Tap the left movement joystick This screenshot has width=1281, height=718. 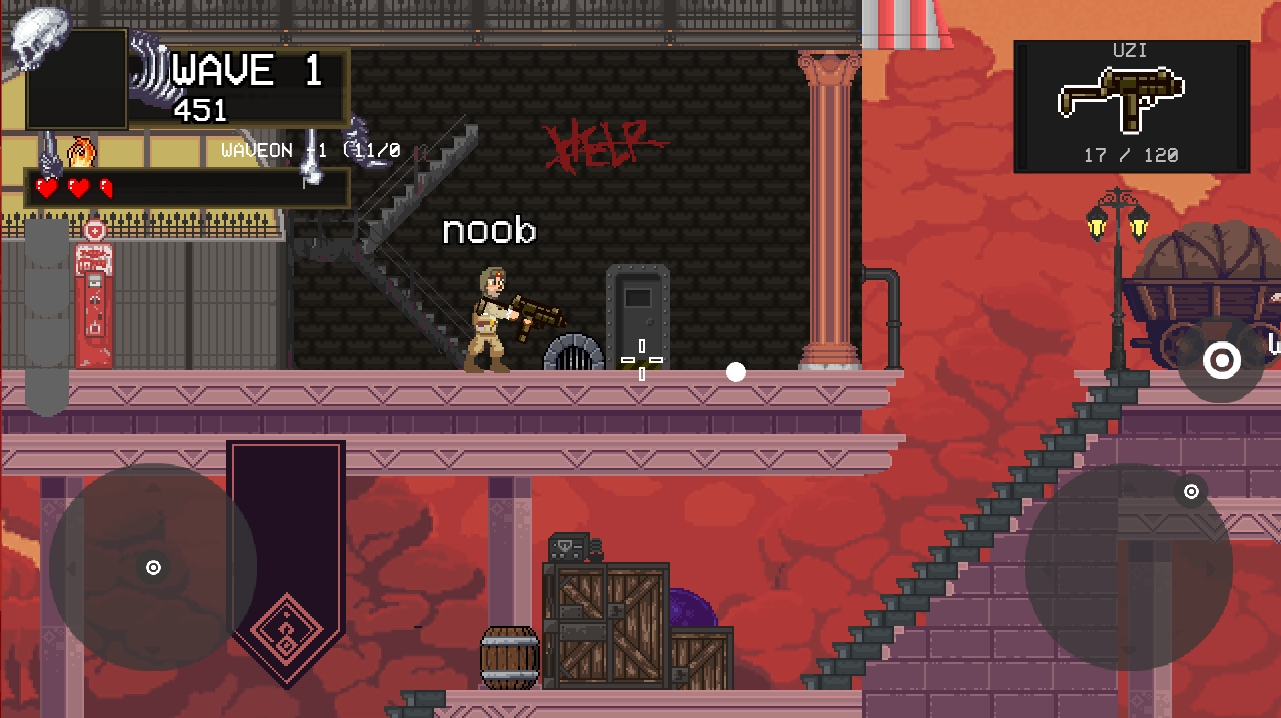click(x=153, y=567)
